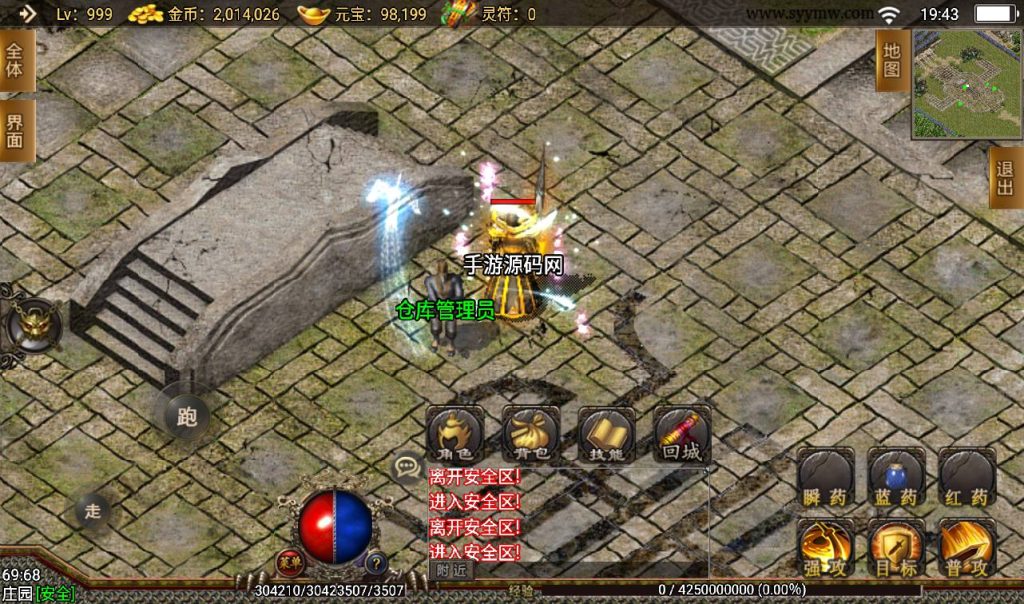
Task: Click the question mark help button
Action: coord(377,562)
